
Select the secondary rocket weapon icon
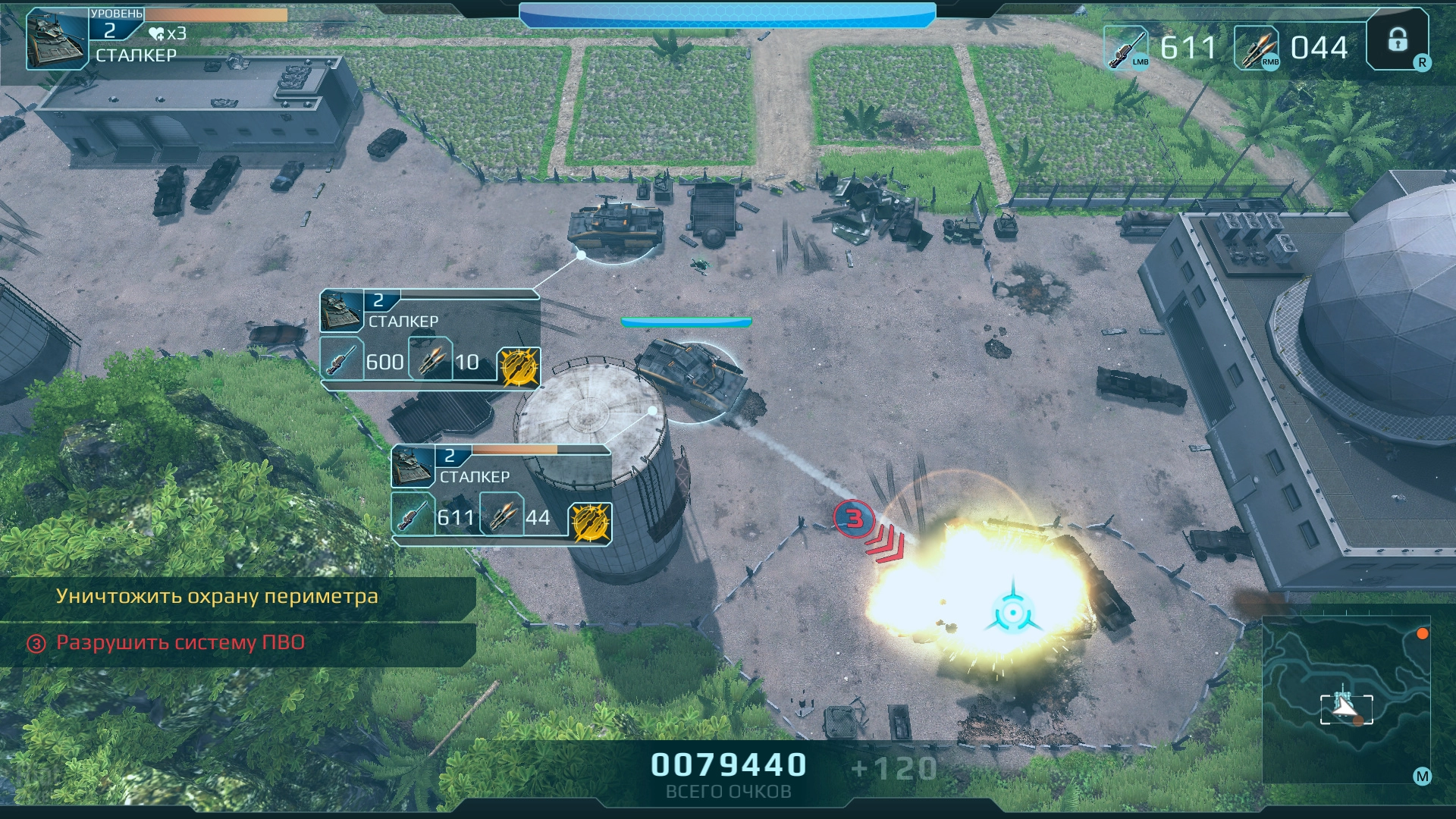(x=1257, y=48)
